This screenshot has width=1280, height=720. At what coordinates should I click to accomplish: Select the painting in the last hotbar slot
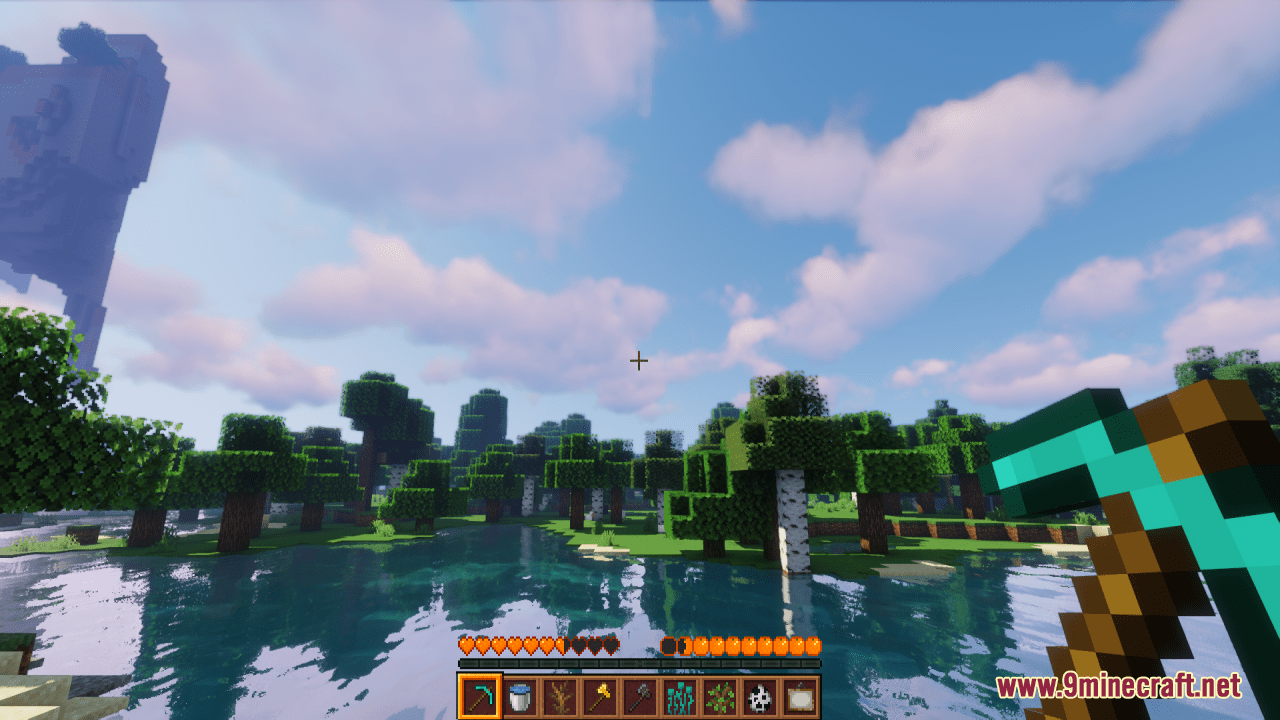point(802,697)
